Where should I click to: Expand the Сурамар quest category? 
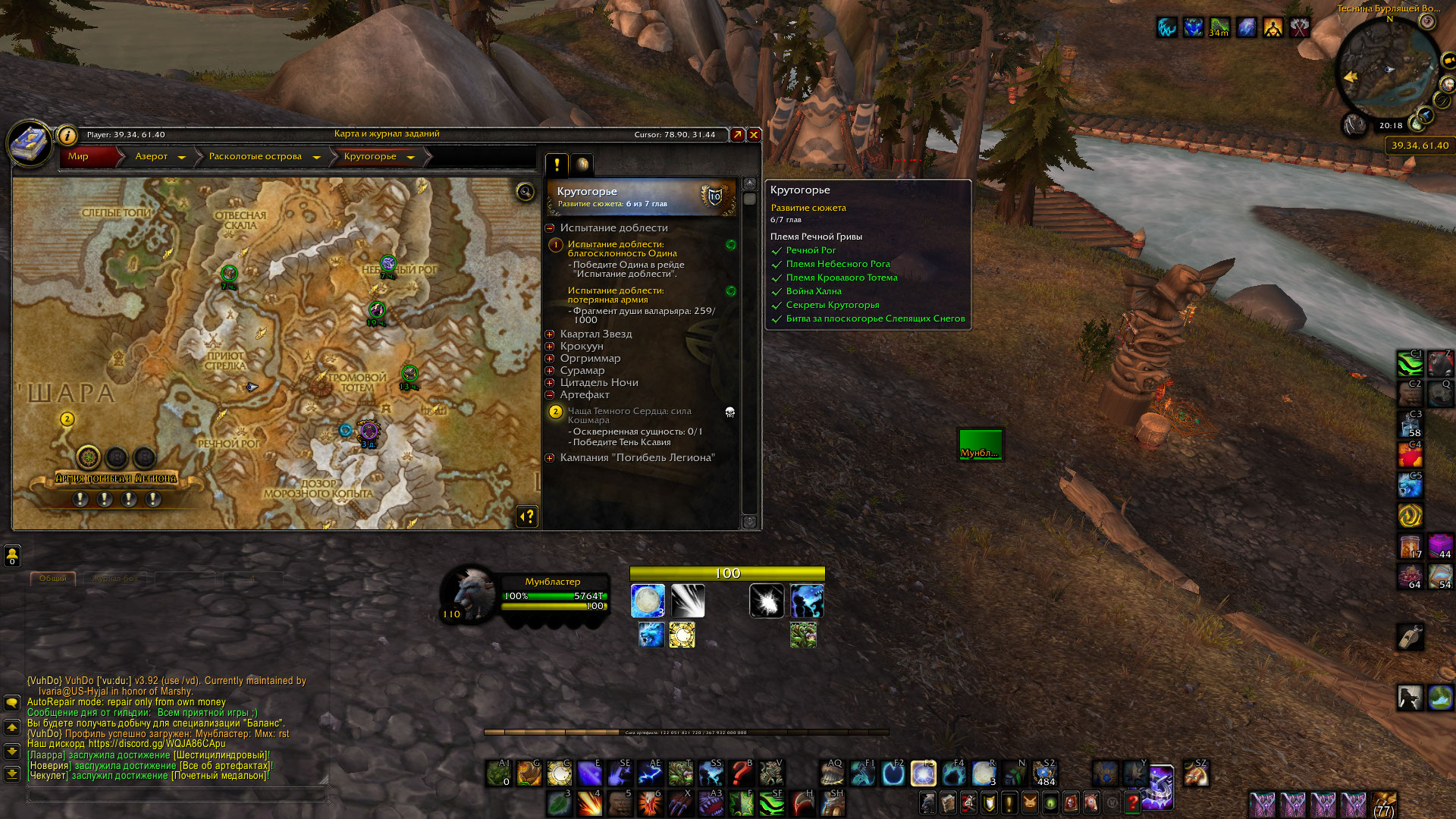[x=550, y=371]
